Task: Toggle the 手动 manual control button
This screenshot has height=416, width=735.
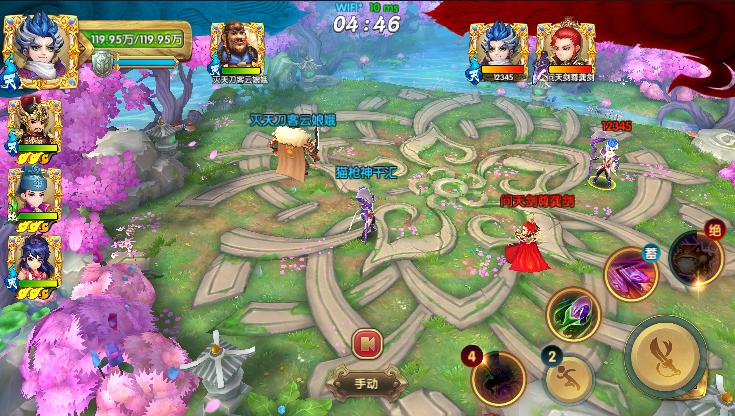Action: [367, 382]
